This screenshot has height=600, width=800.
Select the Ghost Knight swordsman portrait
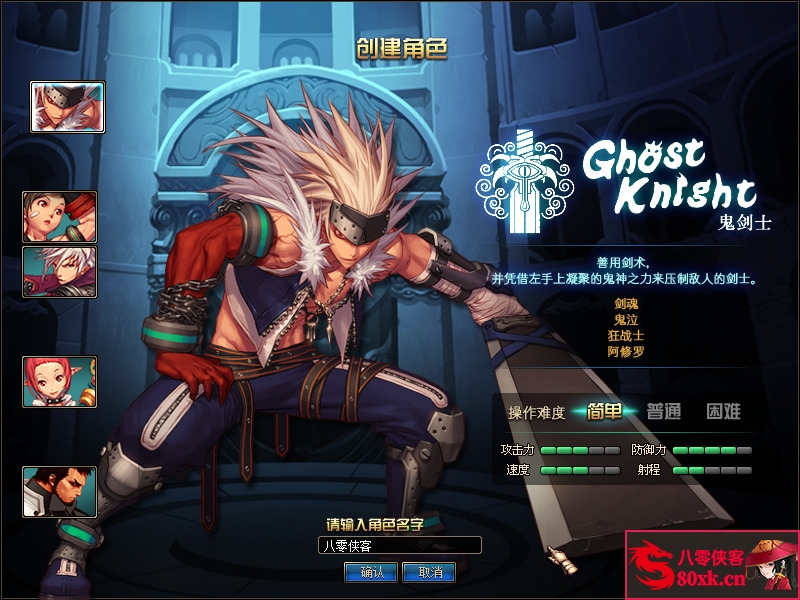(x=67, y=107)
